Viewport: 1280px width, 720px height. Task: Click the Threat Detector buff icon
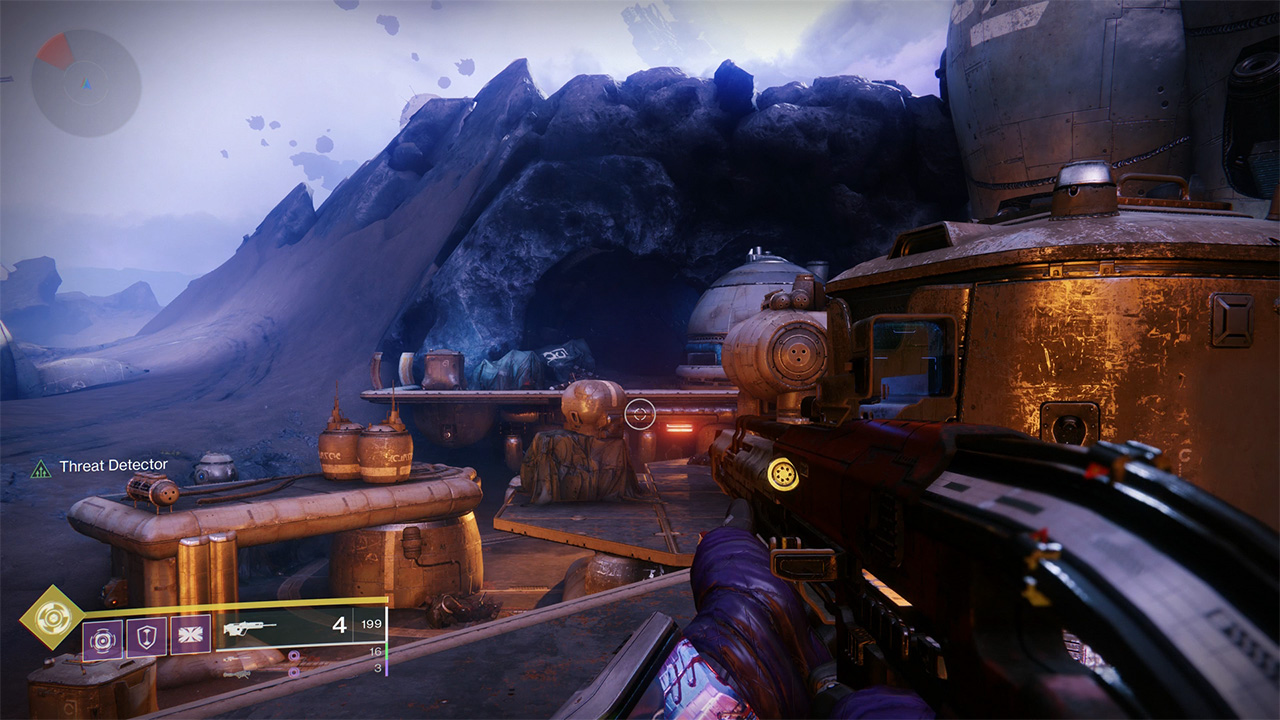(x=41, y=467)
